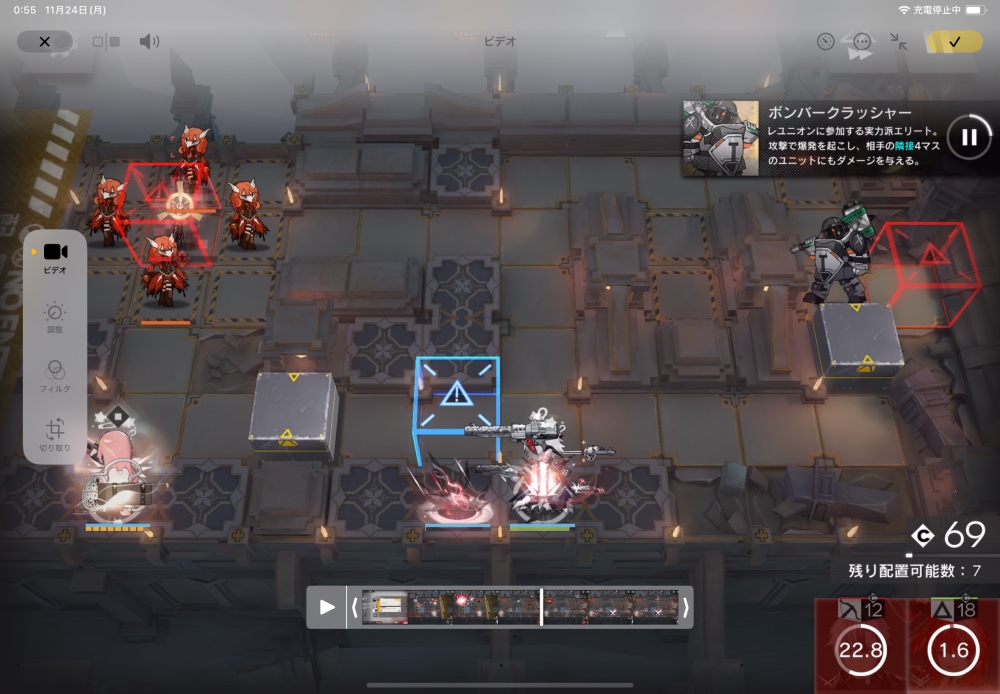Play the video from the timeline bar
This screenshot has width=1000, height=694.
(x=327, y=607)
